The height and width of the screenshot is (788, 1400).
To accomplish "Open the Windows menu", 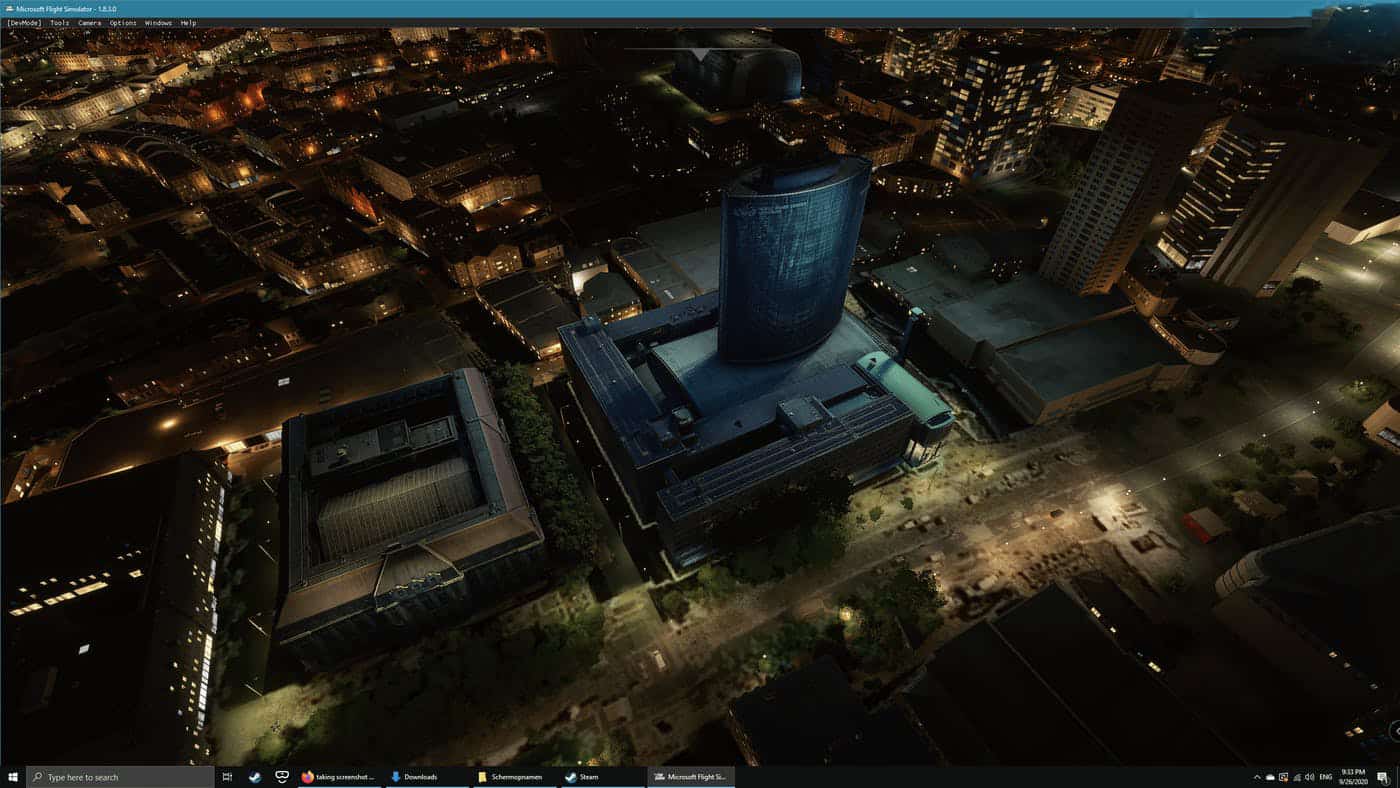I will (x=158, y=22).
